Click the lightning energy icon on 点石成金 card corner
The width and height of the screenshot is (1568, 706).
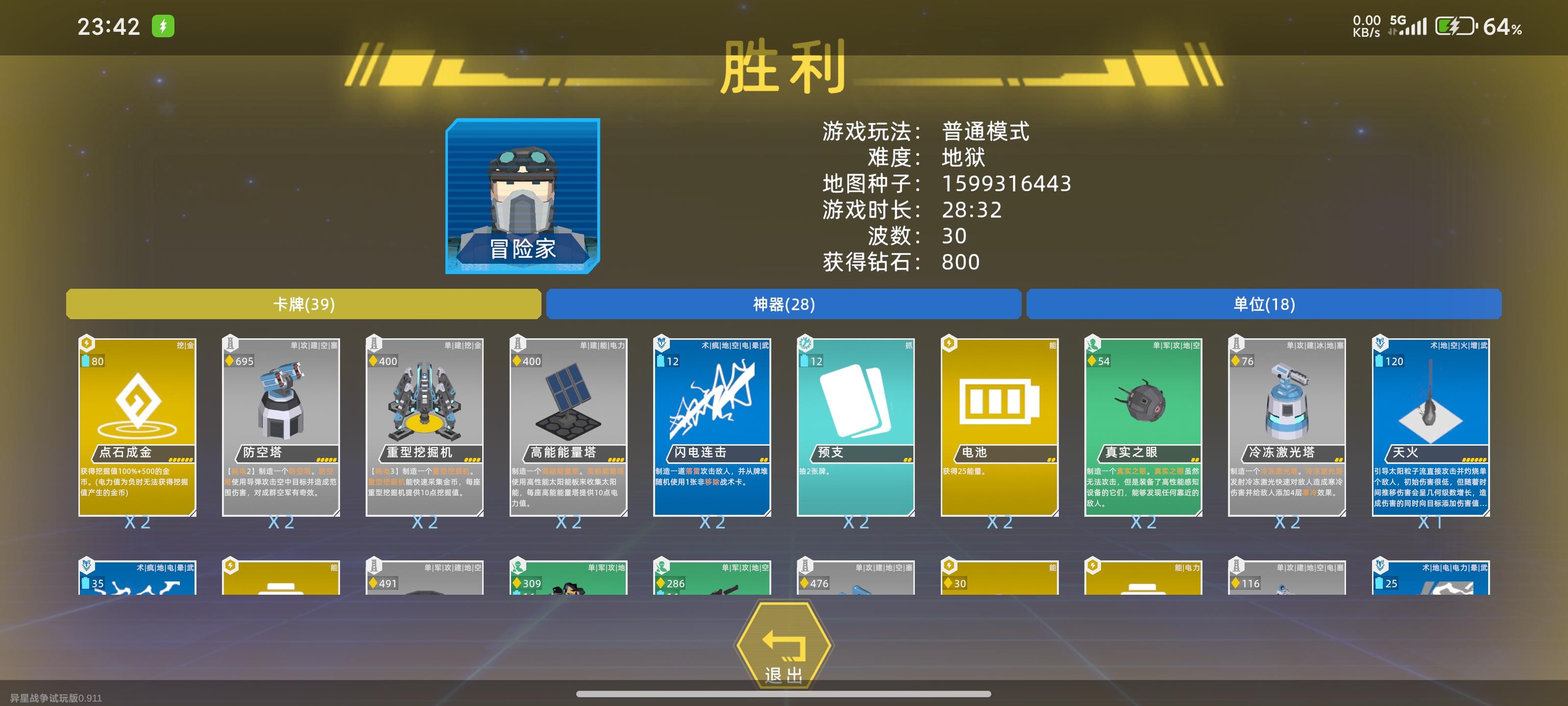[x=86, y=343]
